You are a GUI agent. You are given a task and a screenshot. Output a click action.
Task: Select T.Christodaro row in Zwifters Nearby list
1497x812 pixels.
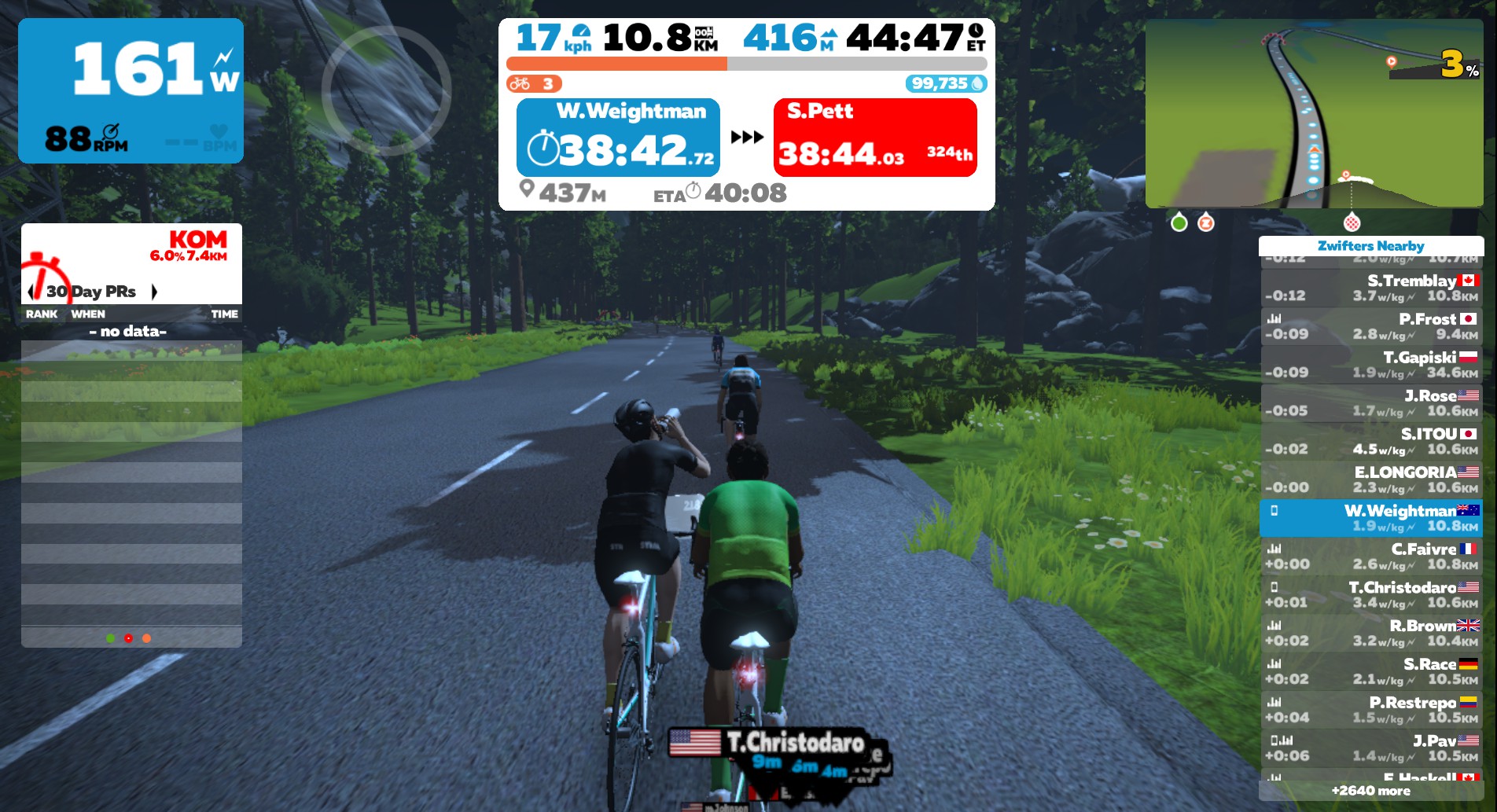point(1371,595)
